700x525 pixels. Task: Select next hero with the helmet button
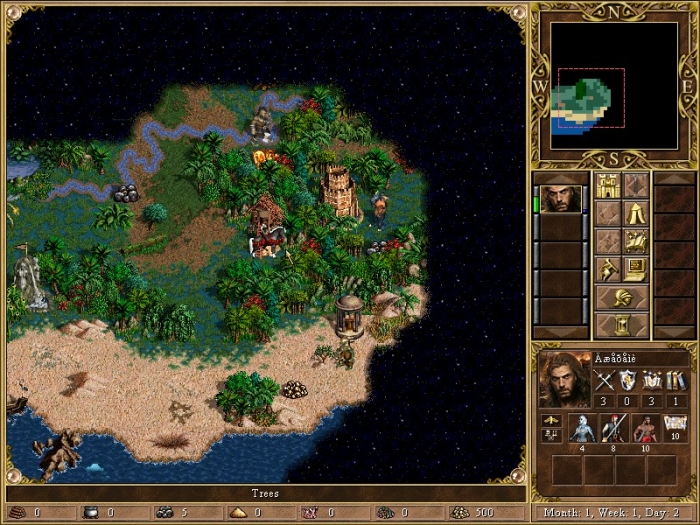click(622, 297)
